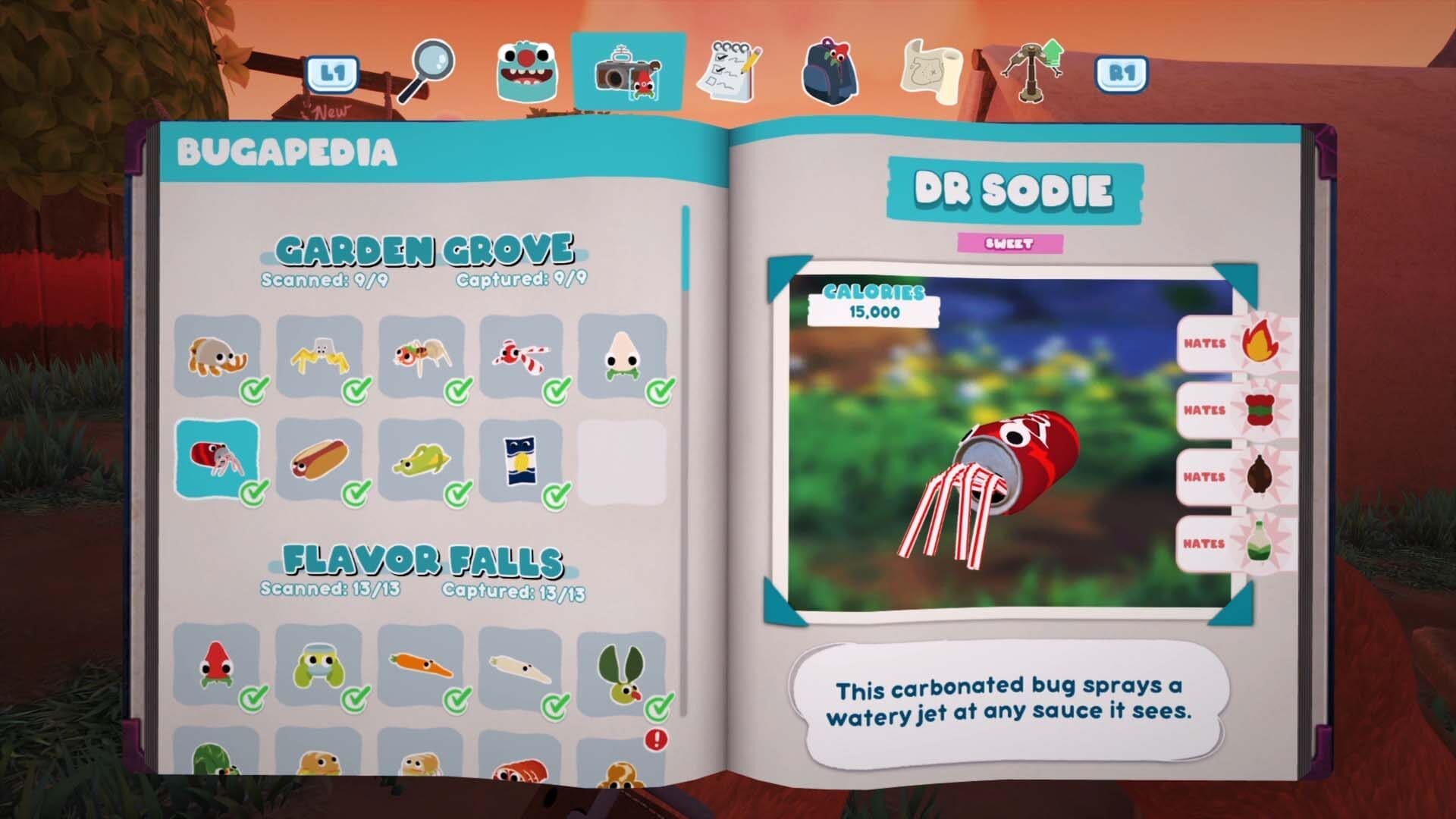
Task: Open the map scroll tab
Action: [931, 72]
